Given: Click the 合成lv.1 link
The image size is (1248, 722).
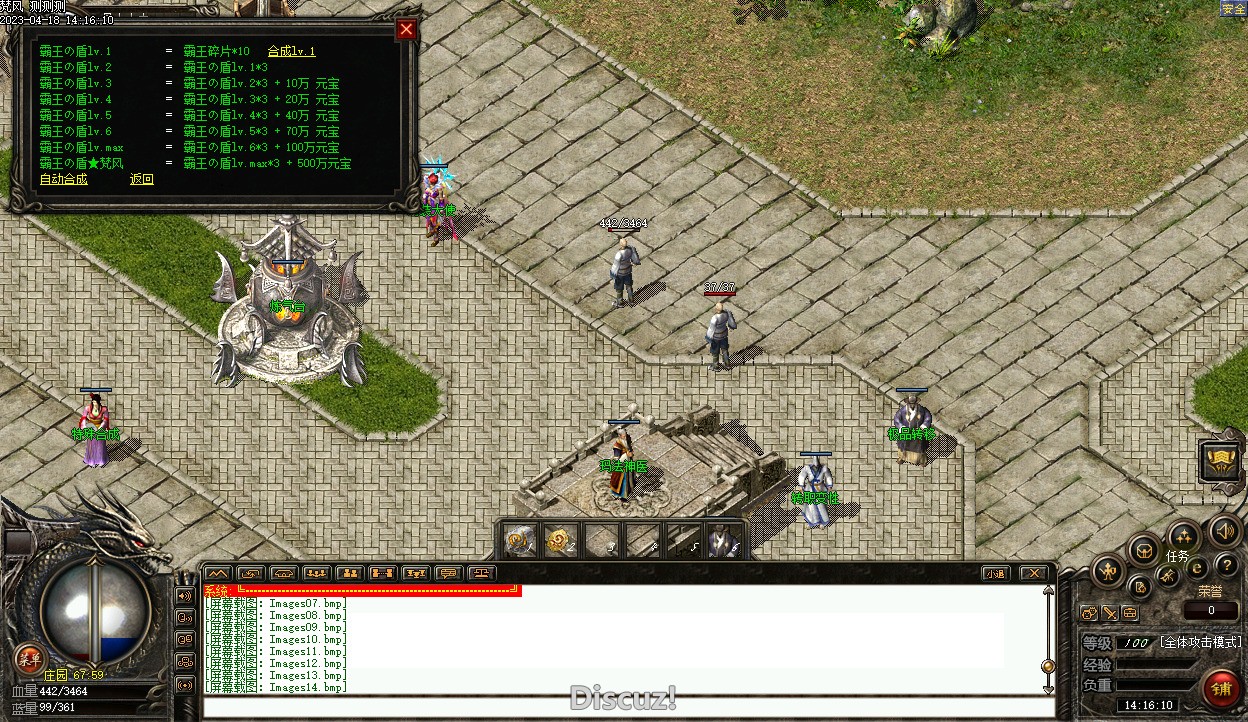Looking at the screenshot, I should pos(291,51).
